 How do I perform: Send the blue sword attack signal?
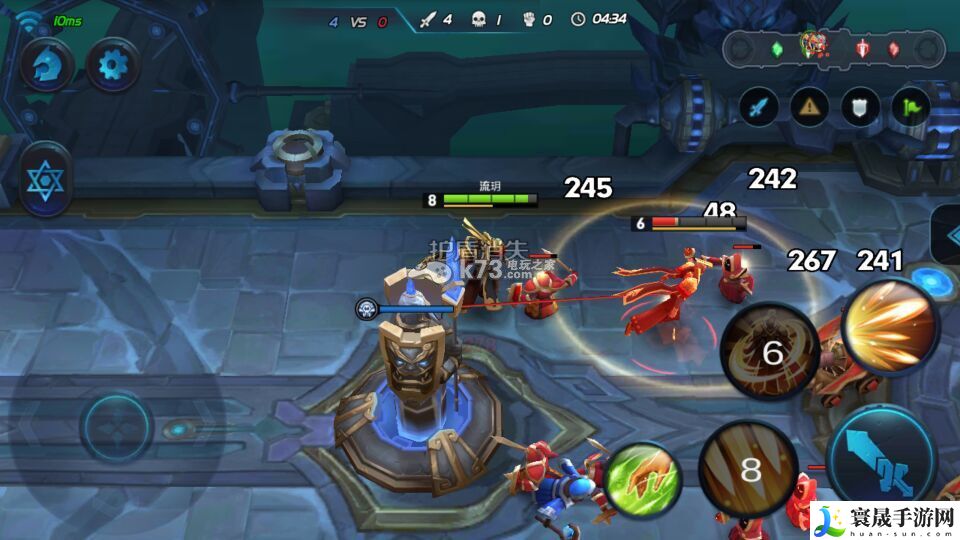coord(759,106)
